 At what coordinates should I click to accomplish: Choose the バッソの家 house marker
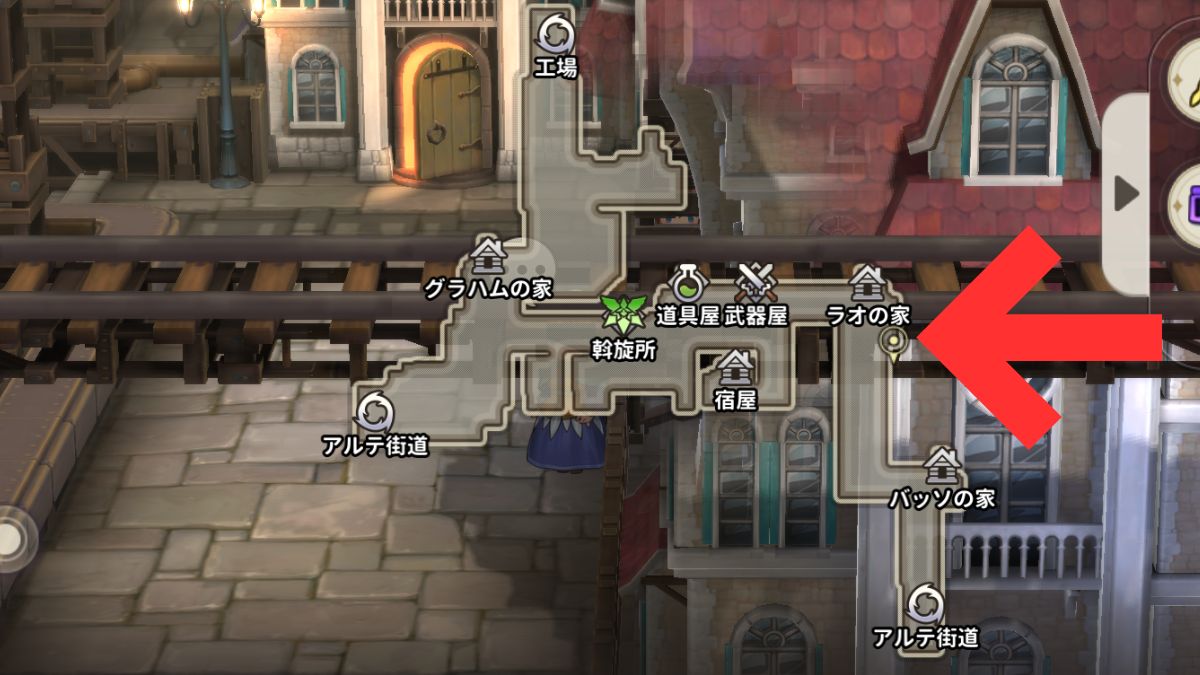[941, 464]
